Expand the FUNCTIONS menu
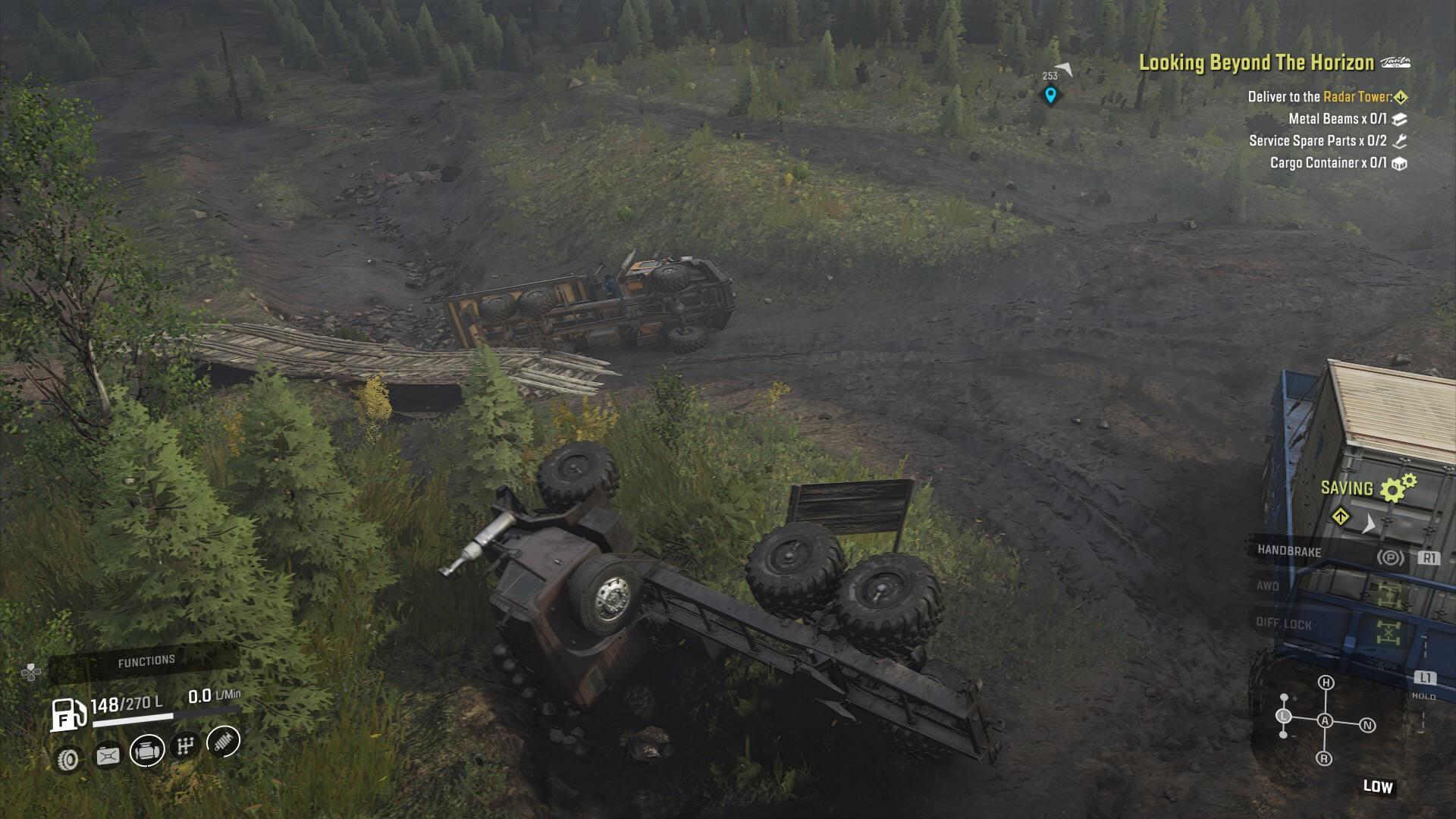1456x819 pixels. [x=146, y=660]
